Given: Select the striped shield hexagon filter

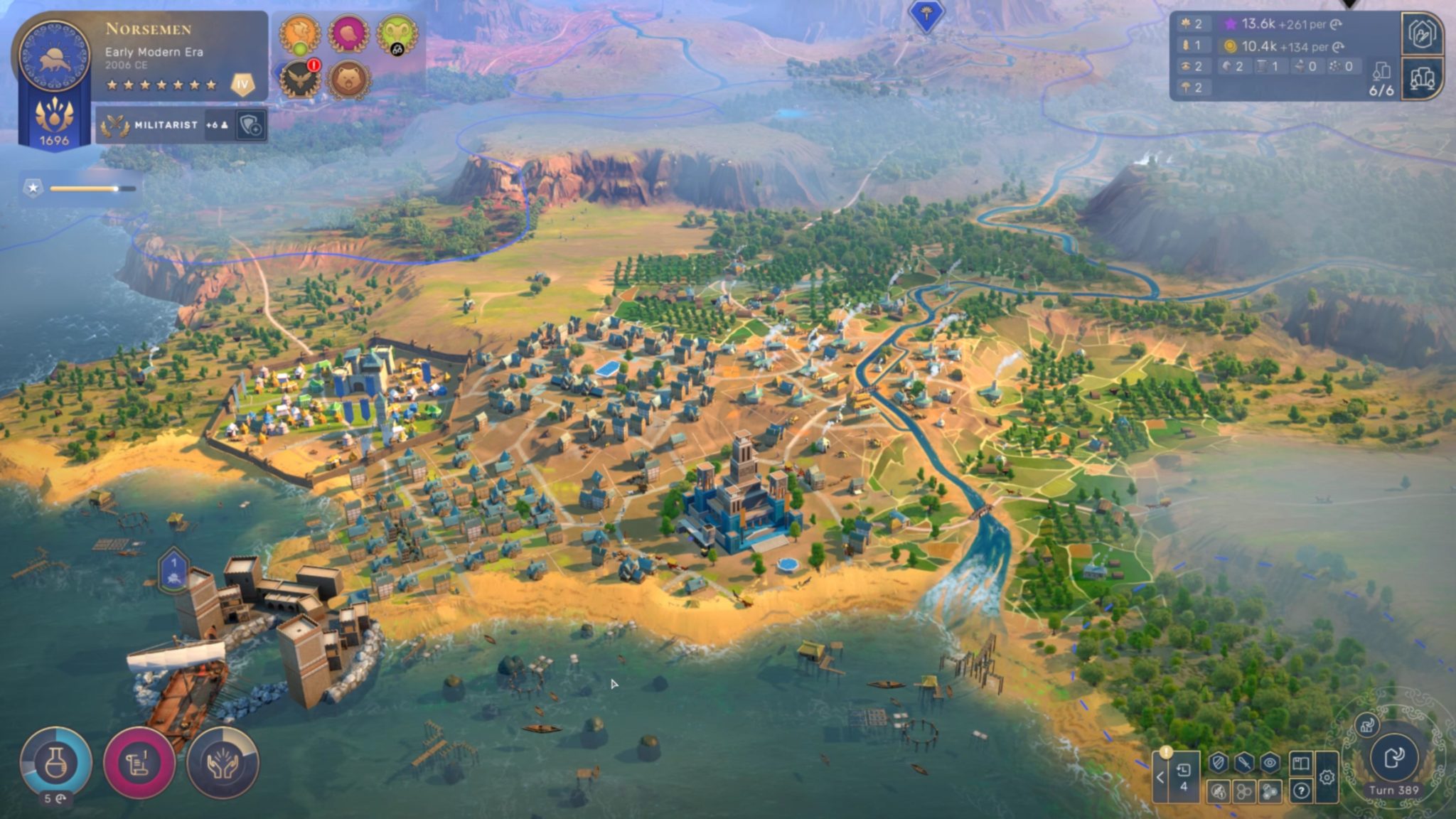Looking at the screenshot, I should (x=1219, y=764).
